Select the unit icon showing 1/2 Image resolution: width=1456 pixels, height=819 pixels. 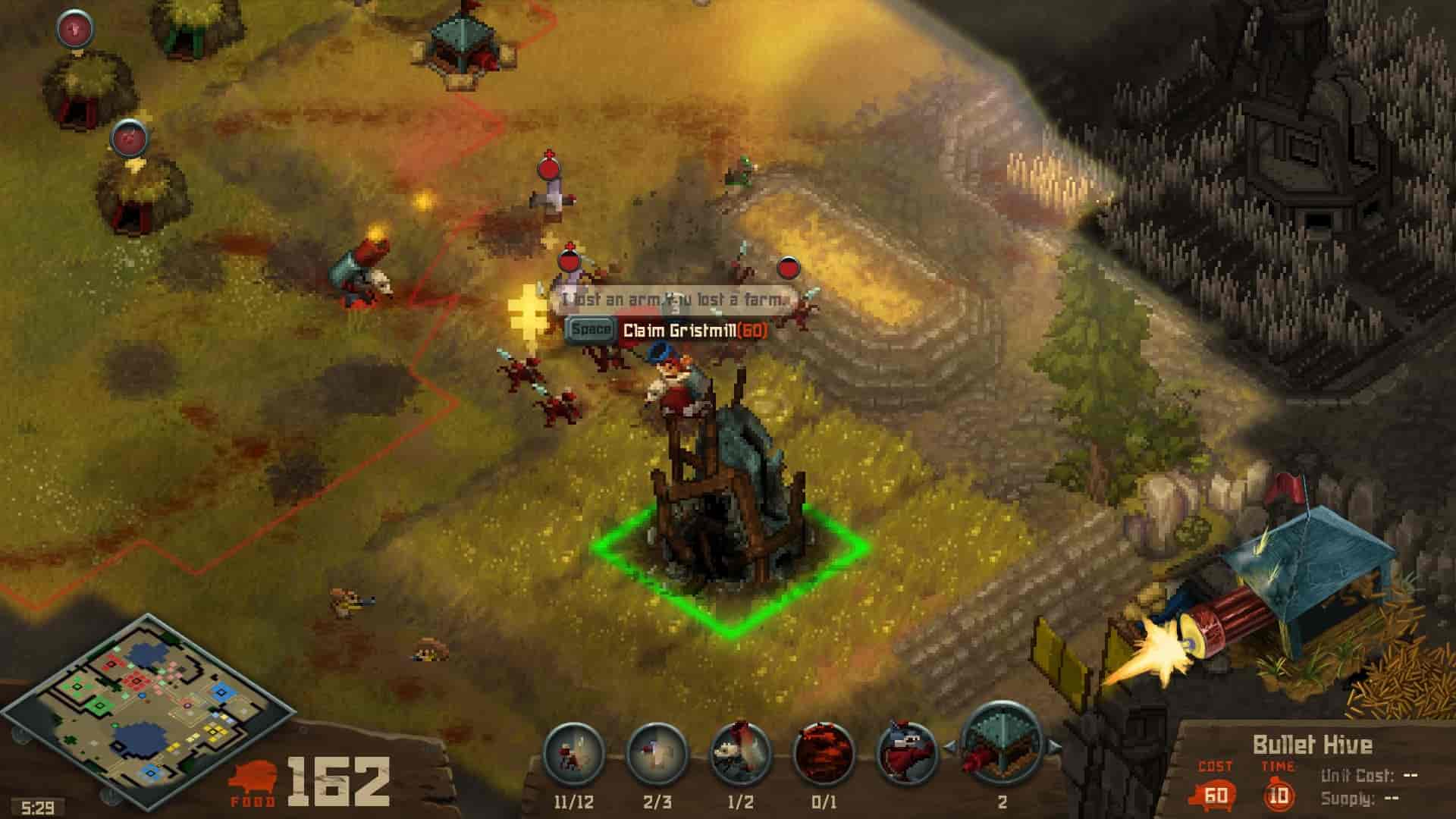click(x=740, y=755)
